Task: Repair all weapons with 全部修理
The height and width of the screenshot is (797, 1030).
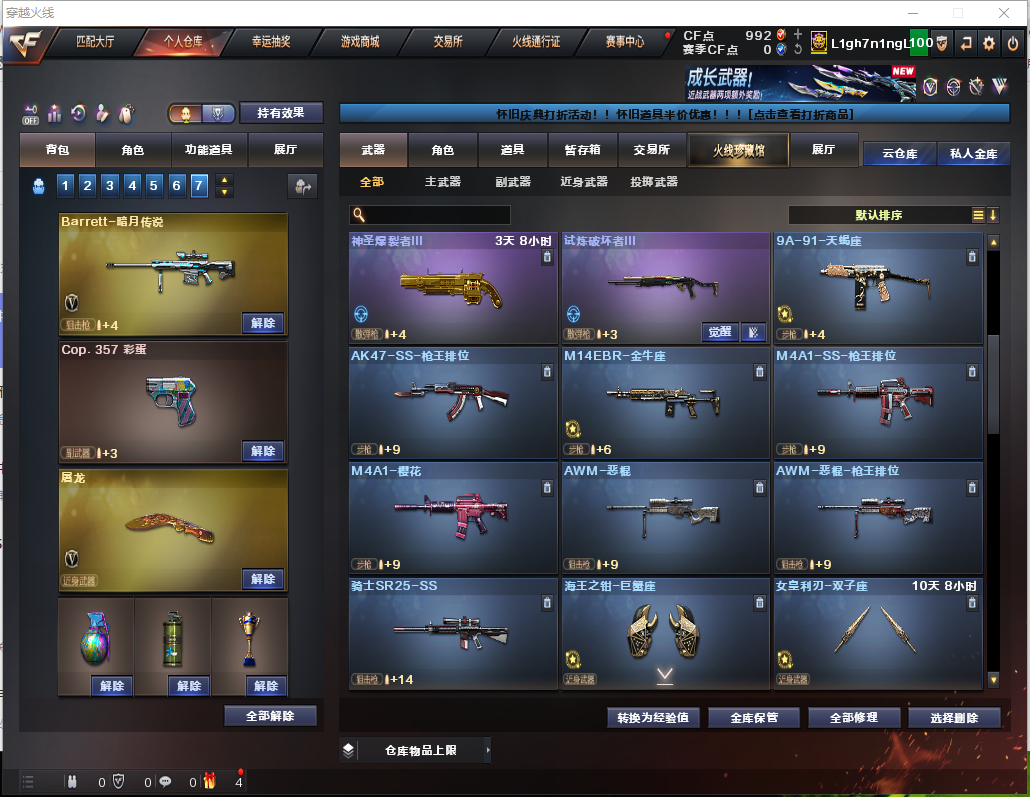Action: point(848,718)
